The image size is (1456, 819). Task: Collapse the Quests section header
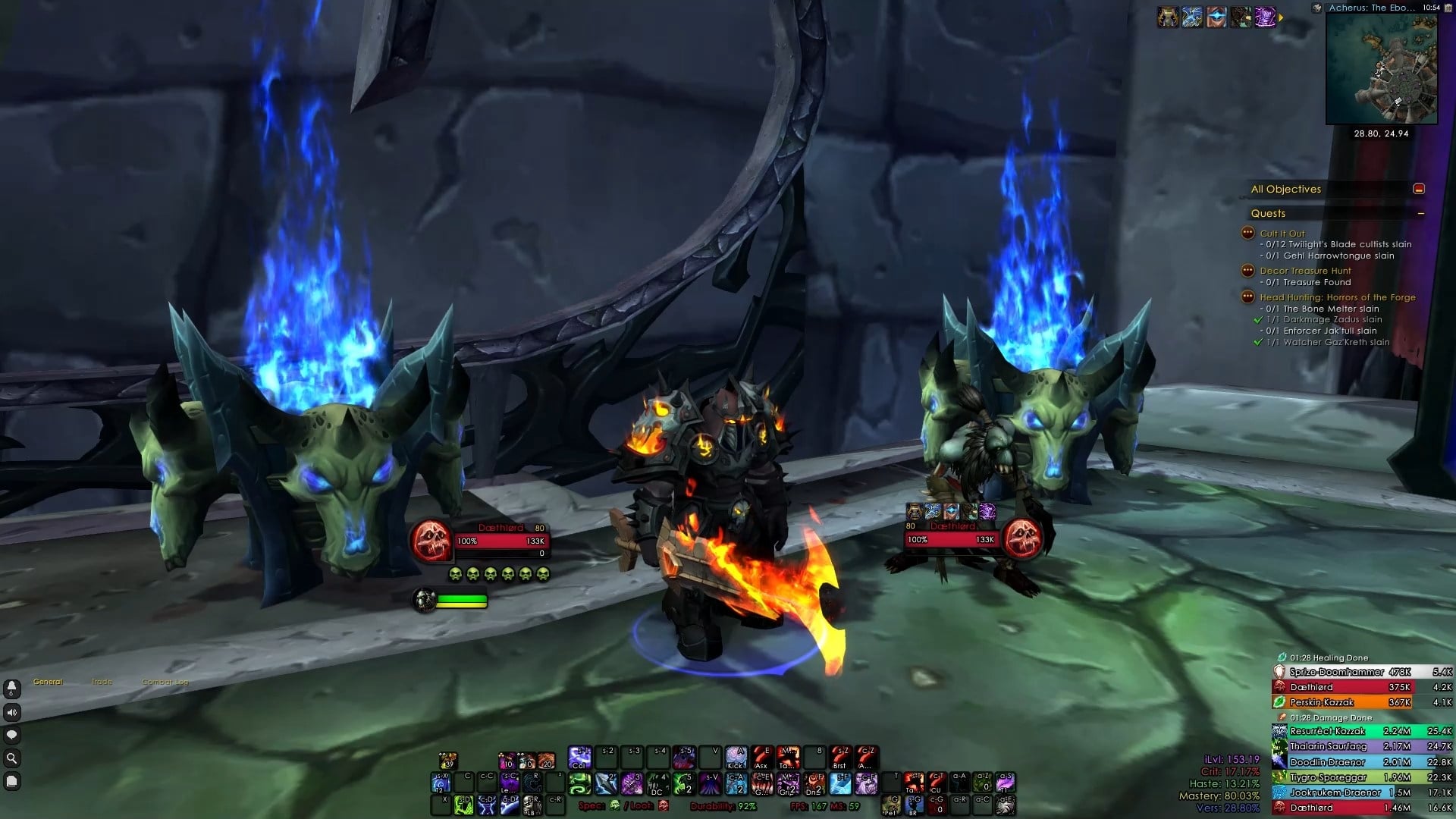click(1420, 214)
